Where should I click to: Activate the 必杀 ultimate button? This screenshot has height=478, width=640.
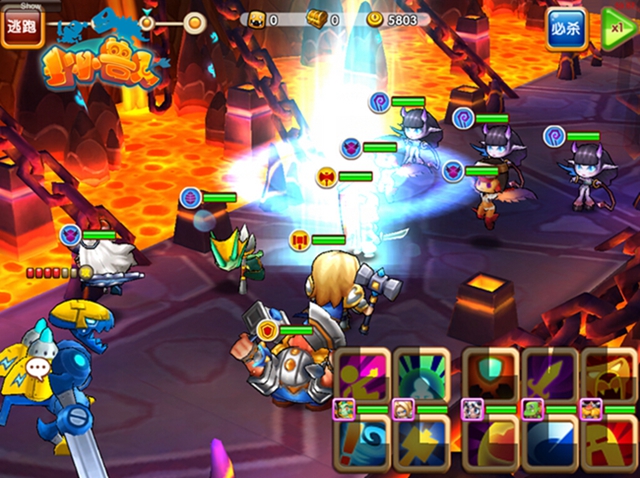click(566, 29)
